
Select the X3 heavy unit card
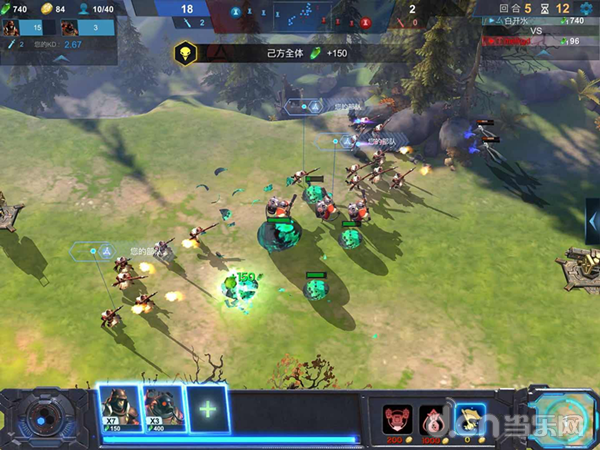coord(163,407)
